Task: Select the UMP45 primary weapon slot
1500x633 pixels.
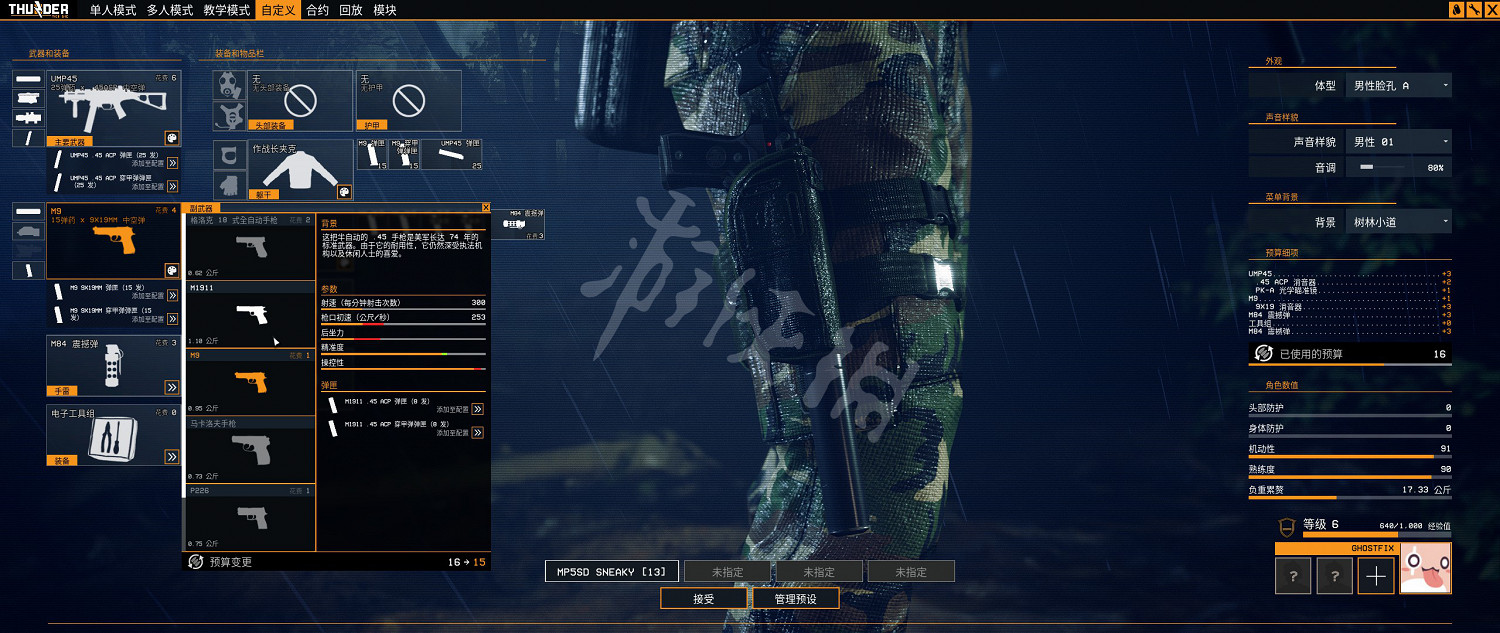Action: coord(113,108)
